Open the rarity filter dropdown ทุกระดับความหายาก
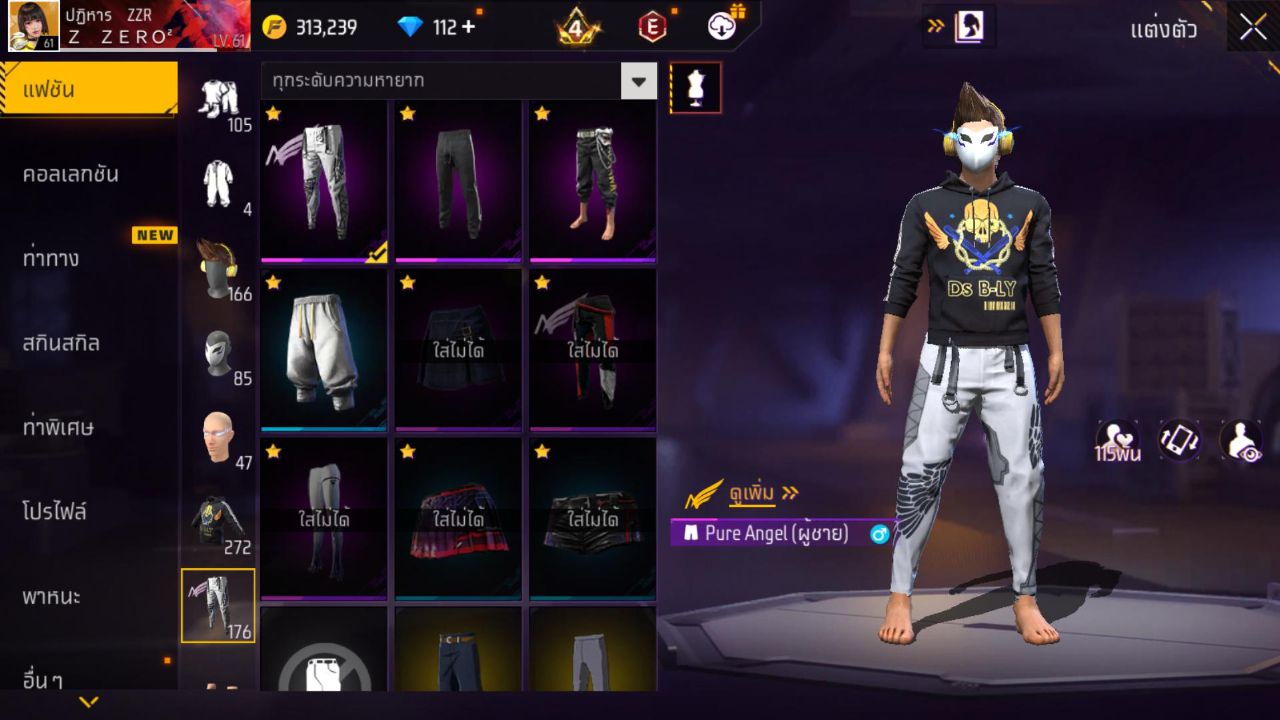This screenshot has height=720, width=1280. click(x=450, y=82)
